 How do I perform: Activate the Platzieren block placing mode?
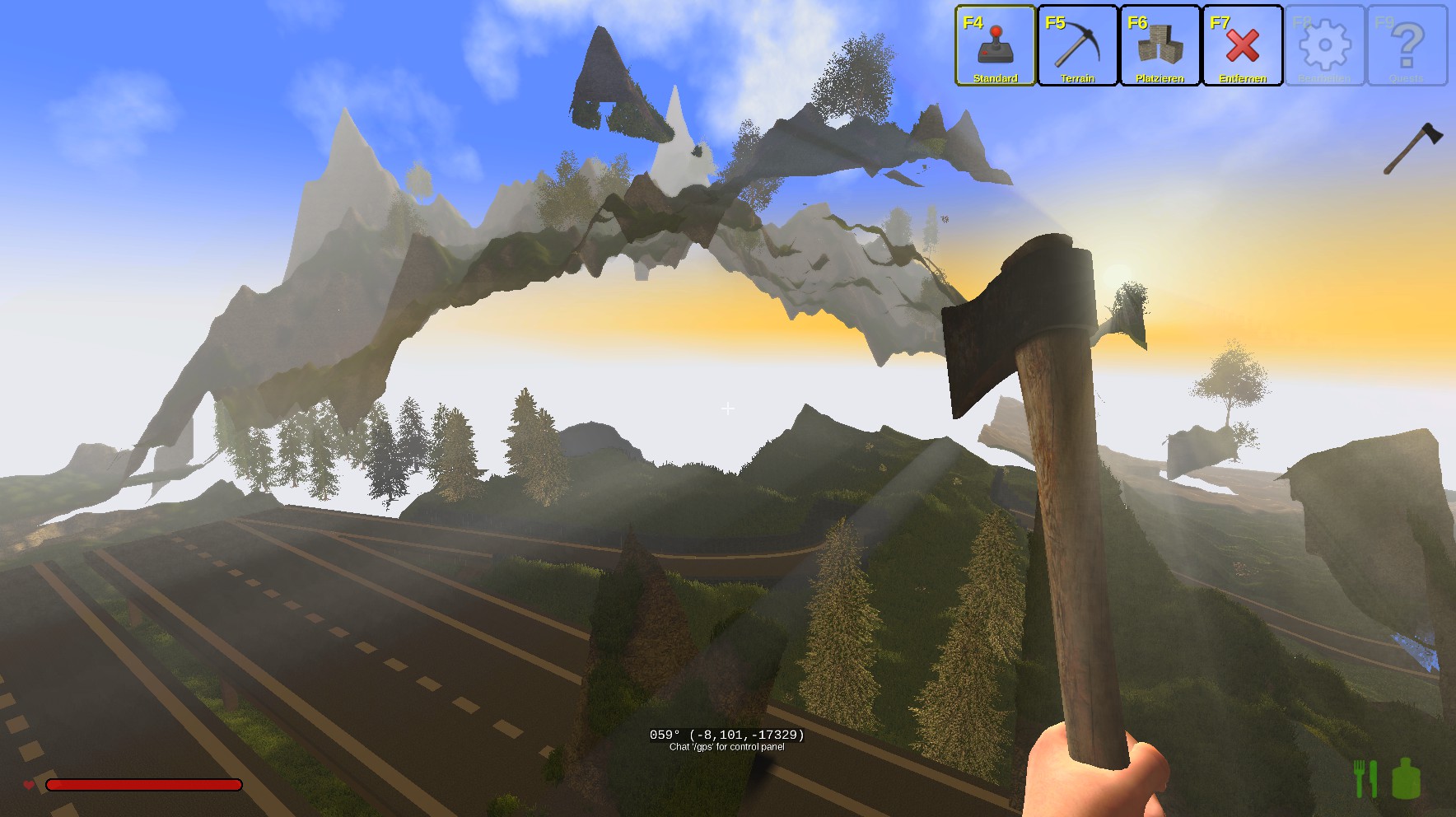pos(1160,46)
